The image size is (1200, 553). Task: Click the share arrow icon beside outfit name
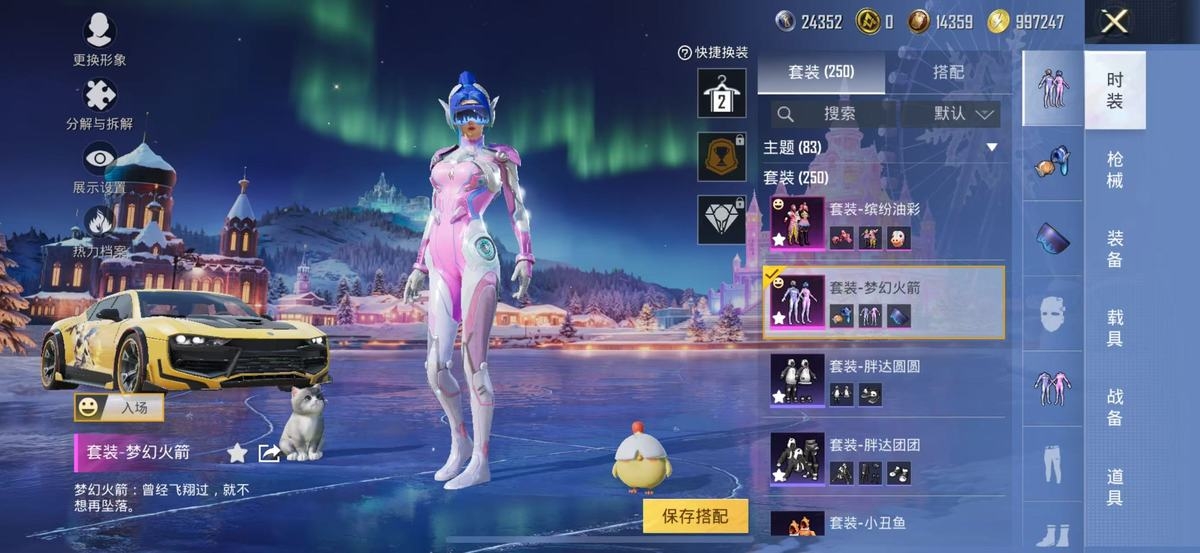(x=269, y=453)
